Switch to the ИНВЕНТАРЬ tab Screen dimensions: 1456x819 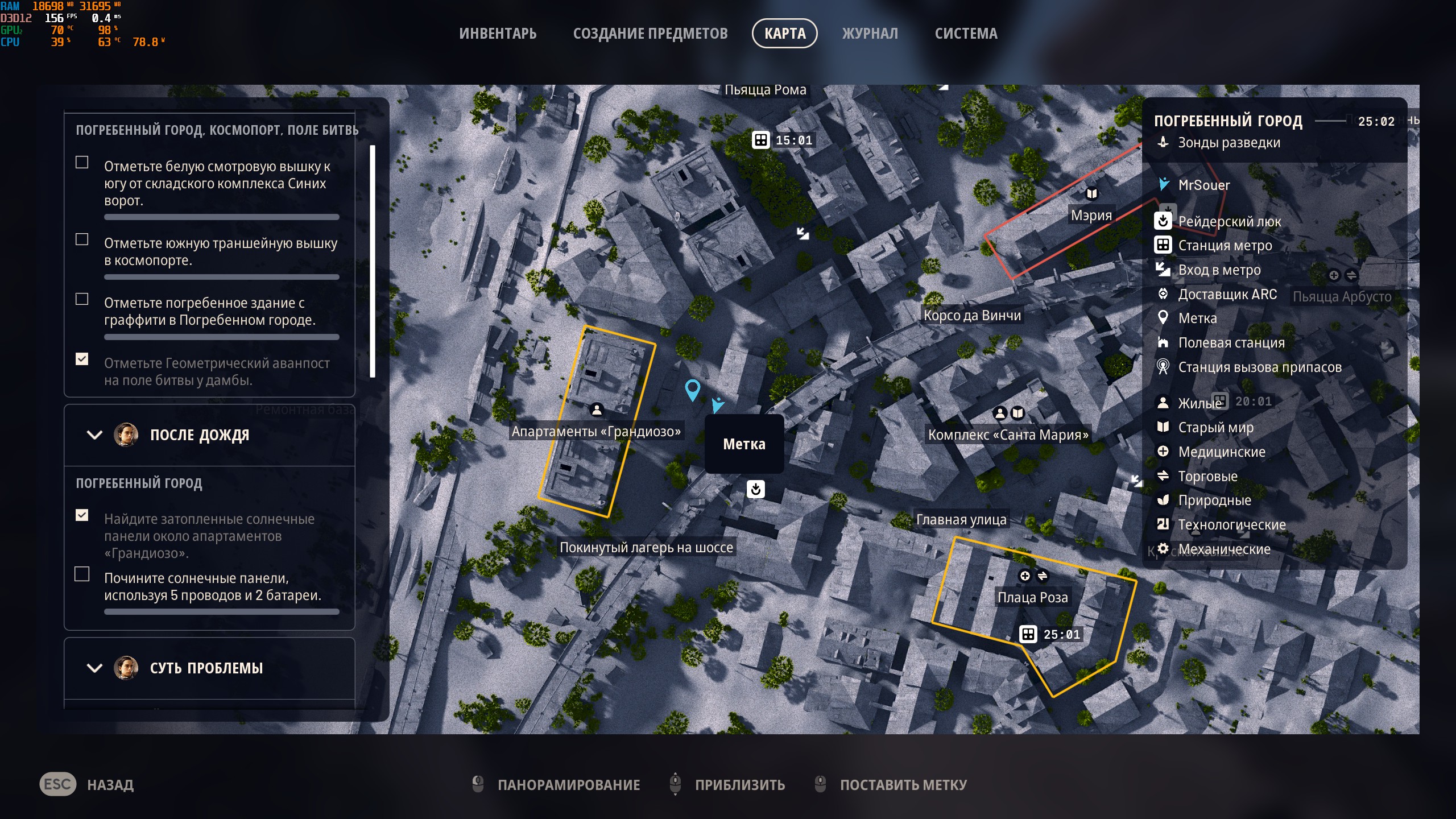click(498, 34)
